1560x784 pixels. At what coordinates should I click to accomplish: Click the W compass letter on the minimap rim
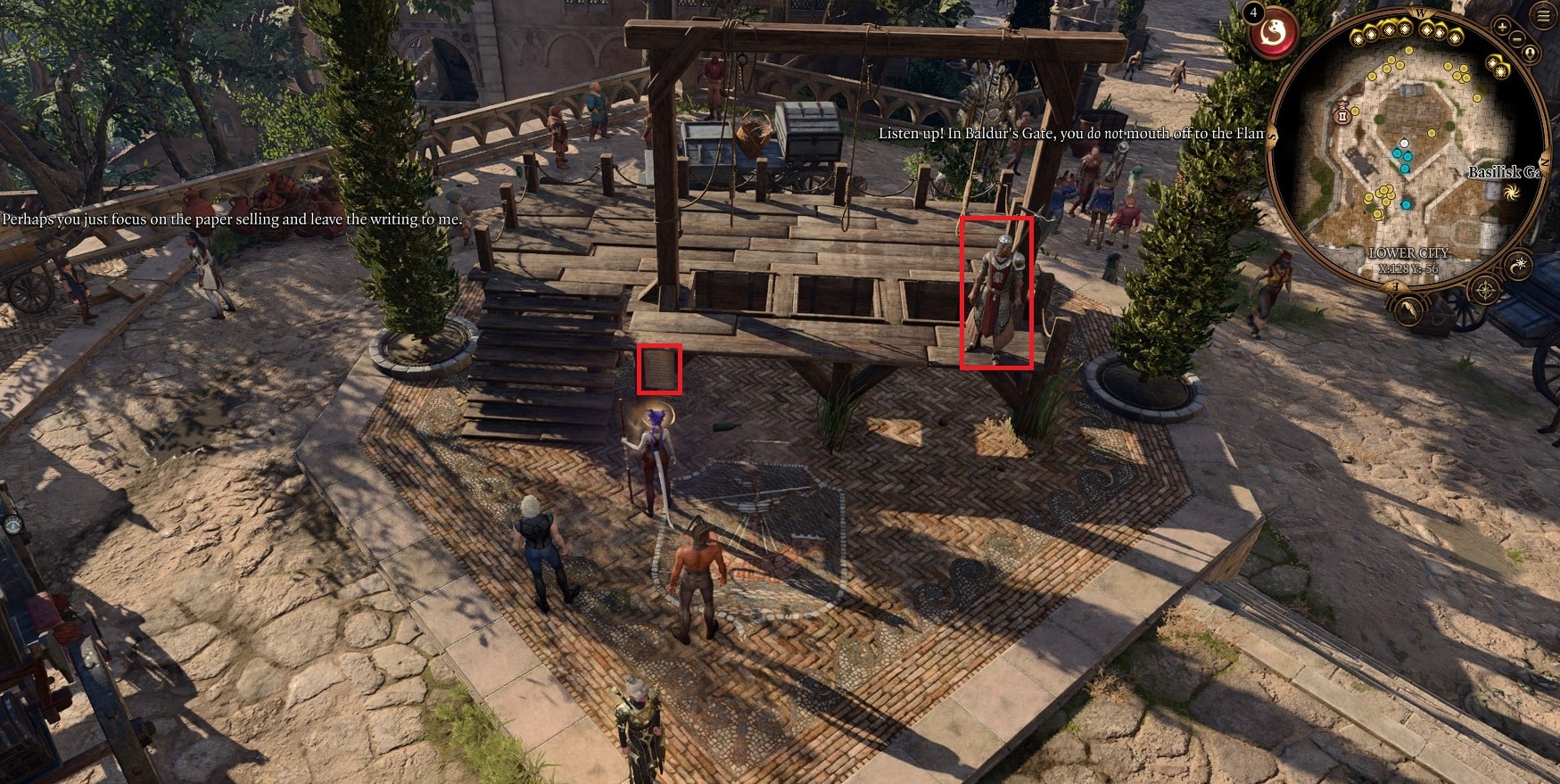tap(1420, 13)
